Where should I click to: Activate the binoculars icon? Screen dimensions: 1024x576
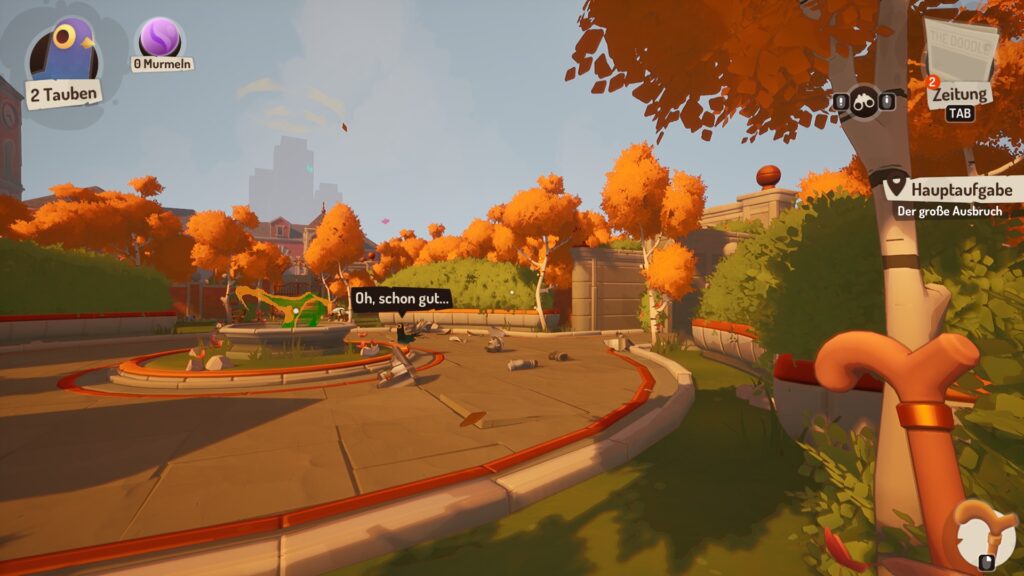click(865, 101)
